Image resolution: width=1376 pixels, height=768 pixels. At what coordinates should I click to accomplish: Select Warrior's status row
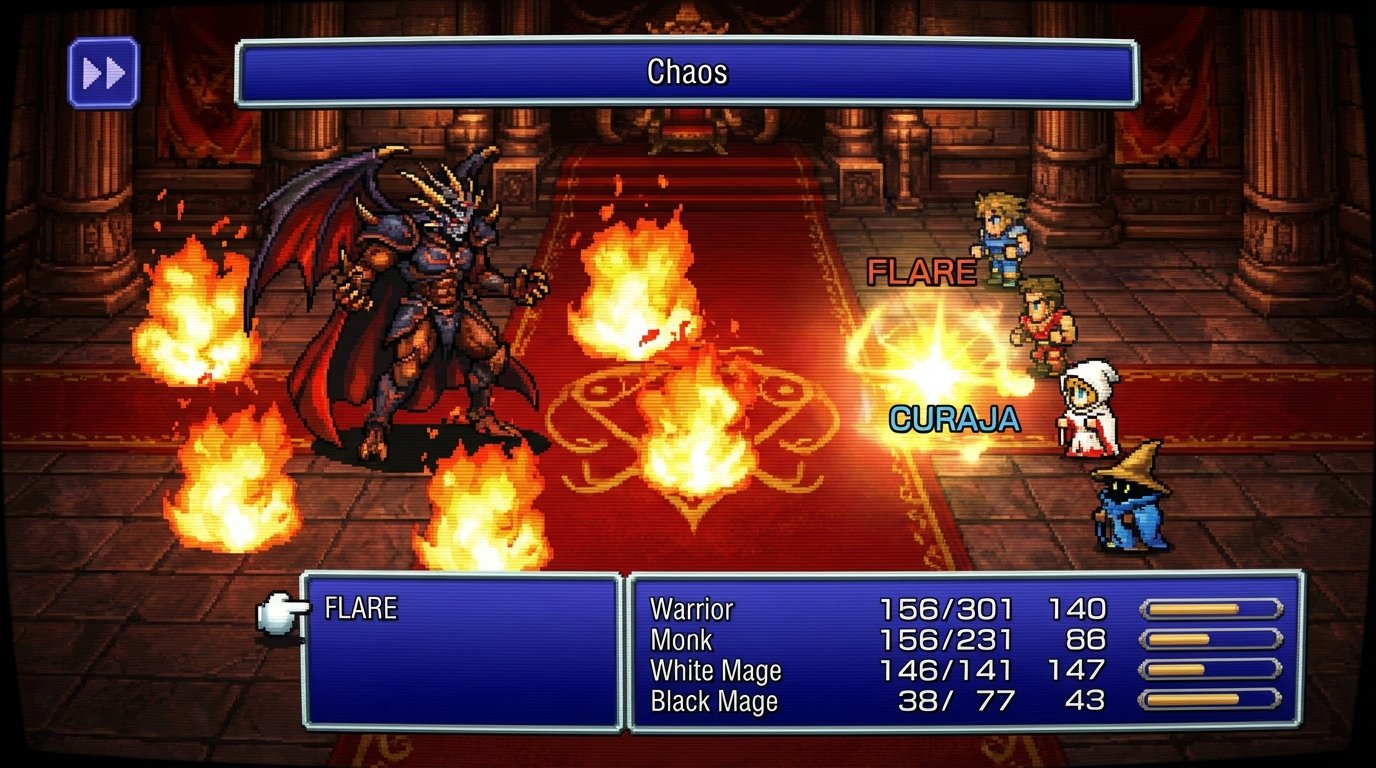point(690,608)
